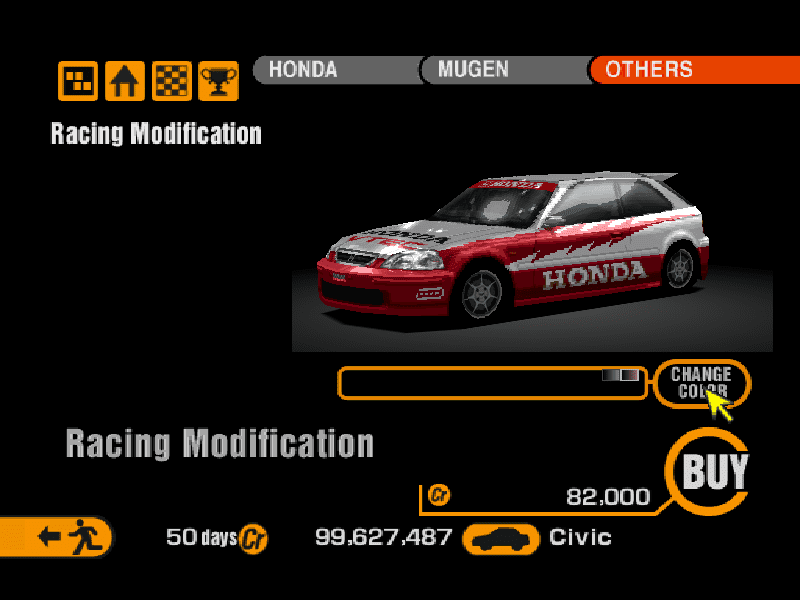The image size is (800, 600).
Task: Go to the home icon
Action: (125, 81)
